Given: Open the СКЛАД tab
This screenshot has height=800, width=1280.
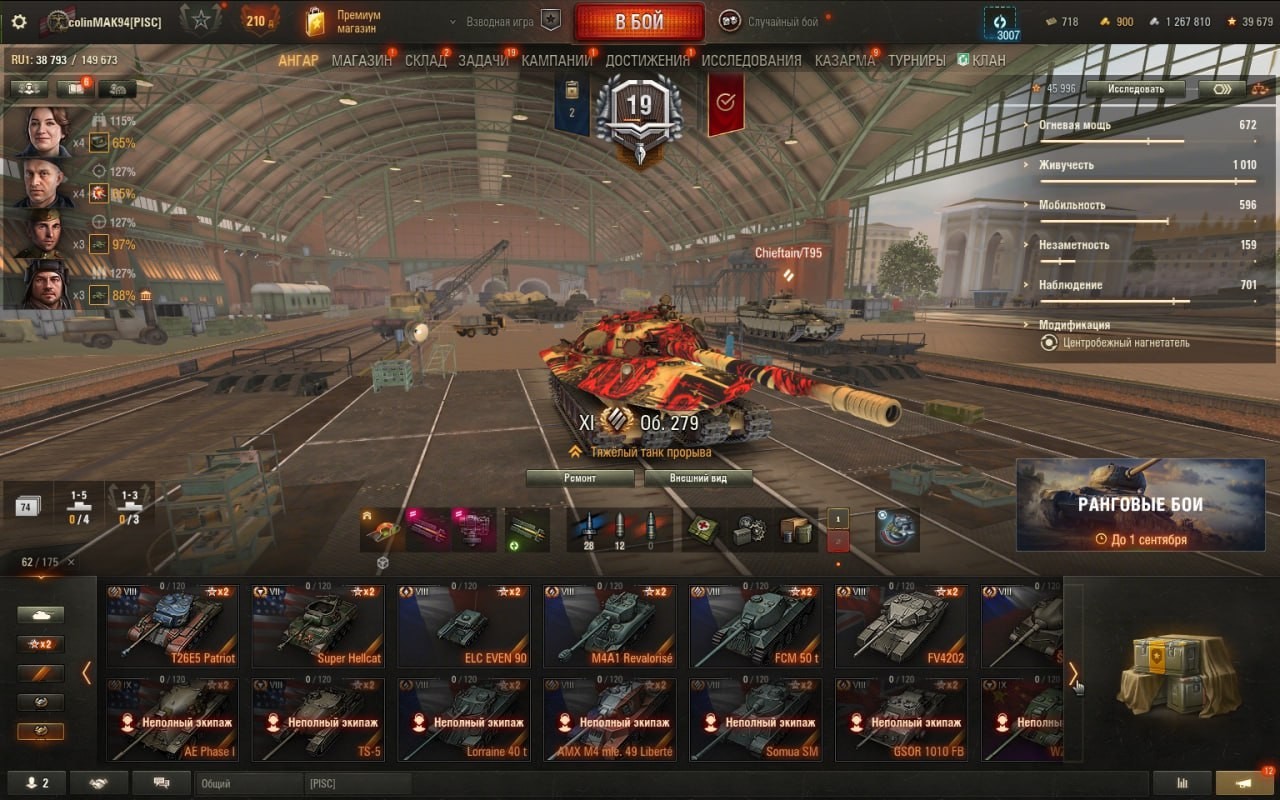Looking at the screenshot, I should (x=425, y=60).
